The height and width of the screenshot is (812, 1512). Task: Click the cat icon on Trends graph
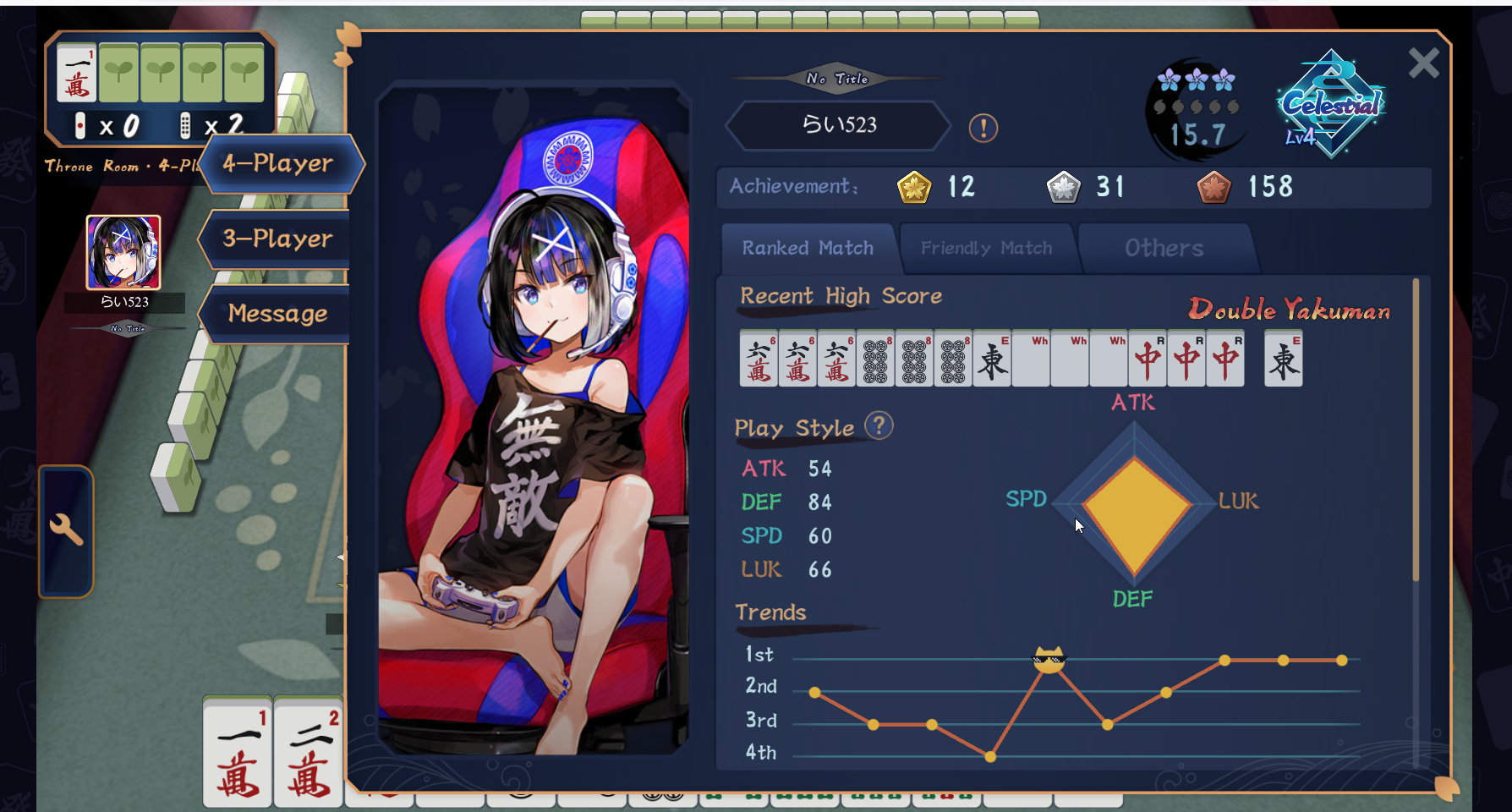click(x=1049, y=660)
